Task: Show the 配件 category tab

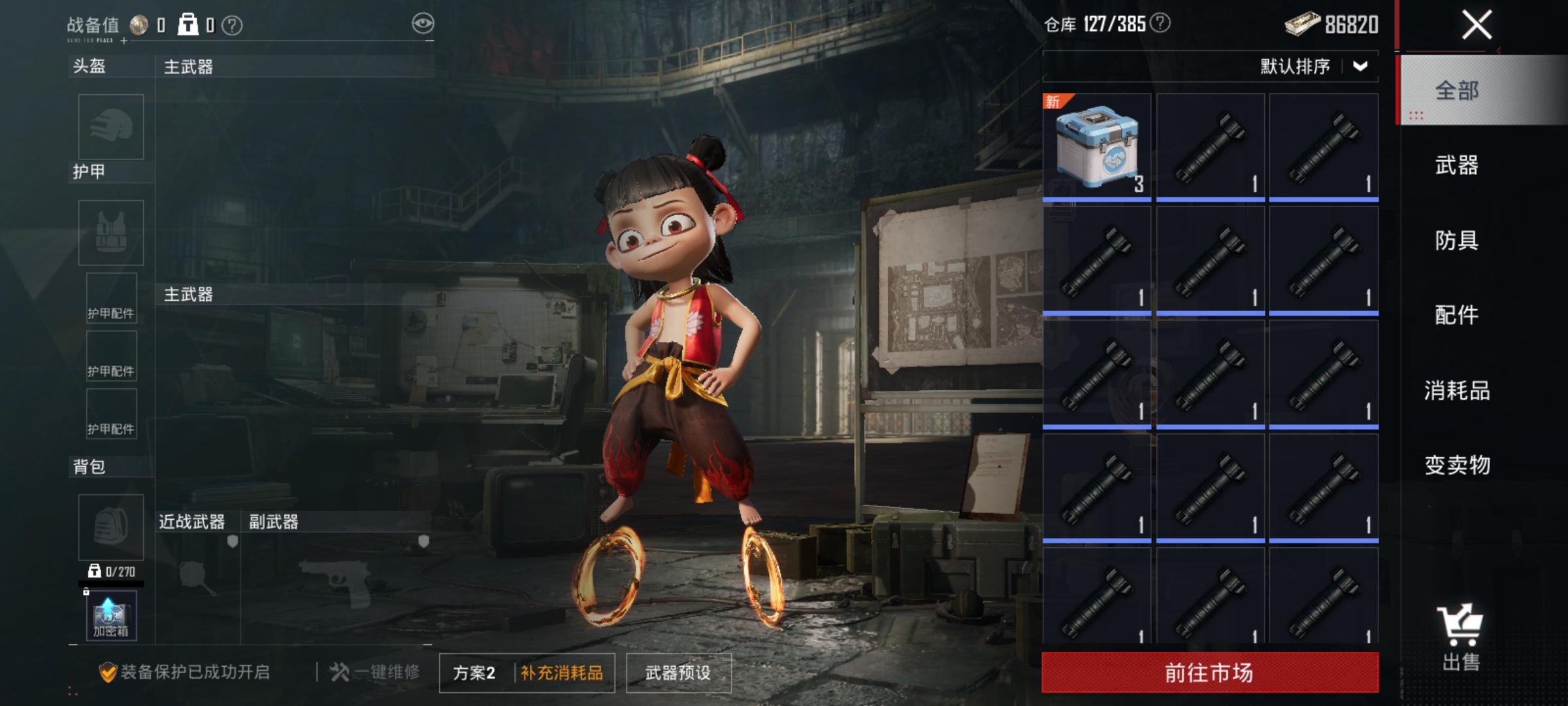Action: tap(1457, 315)
